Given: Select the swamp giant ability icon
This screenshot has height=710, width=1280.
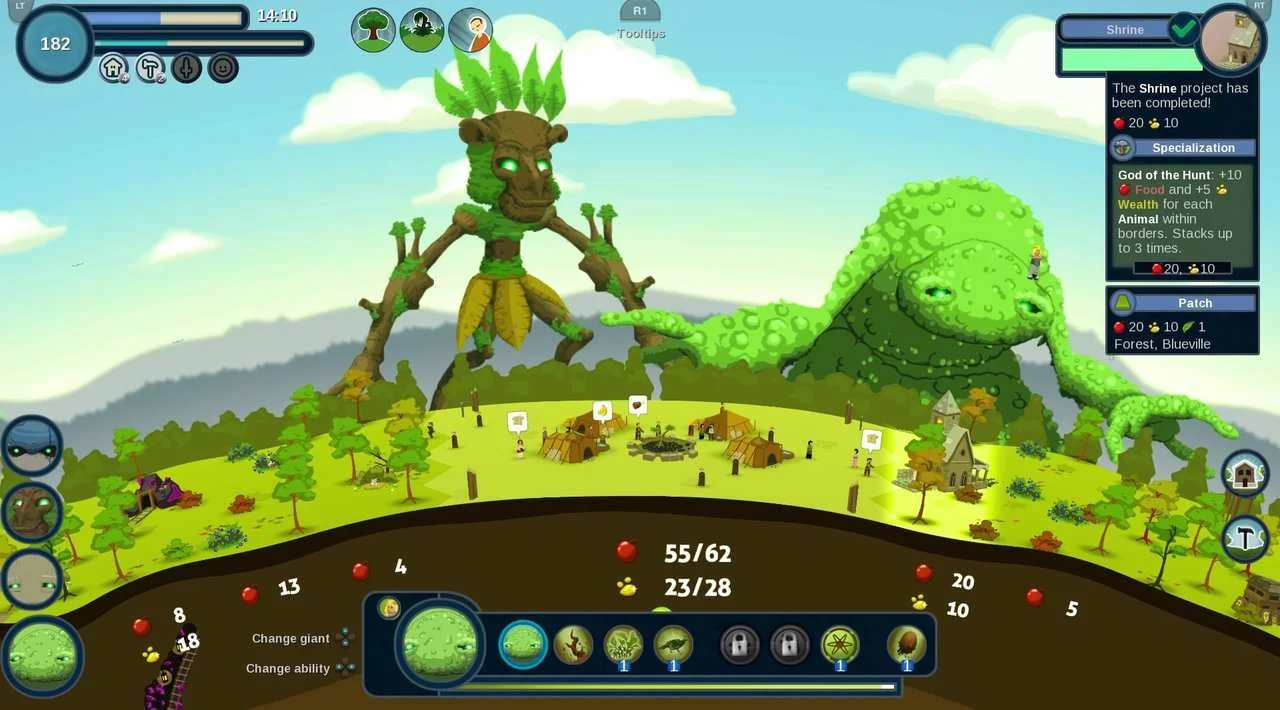Looking at the screenshot, I should [x=523, y=645].
